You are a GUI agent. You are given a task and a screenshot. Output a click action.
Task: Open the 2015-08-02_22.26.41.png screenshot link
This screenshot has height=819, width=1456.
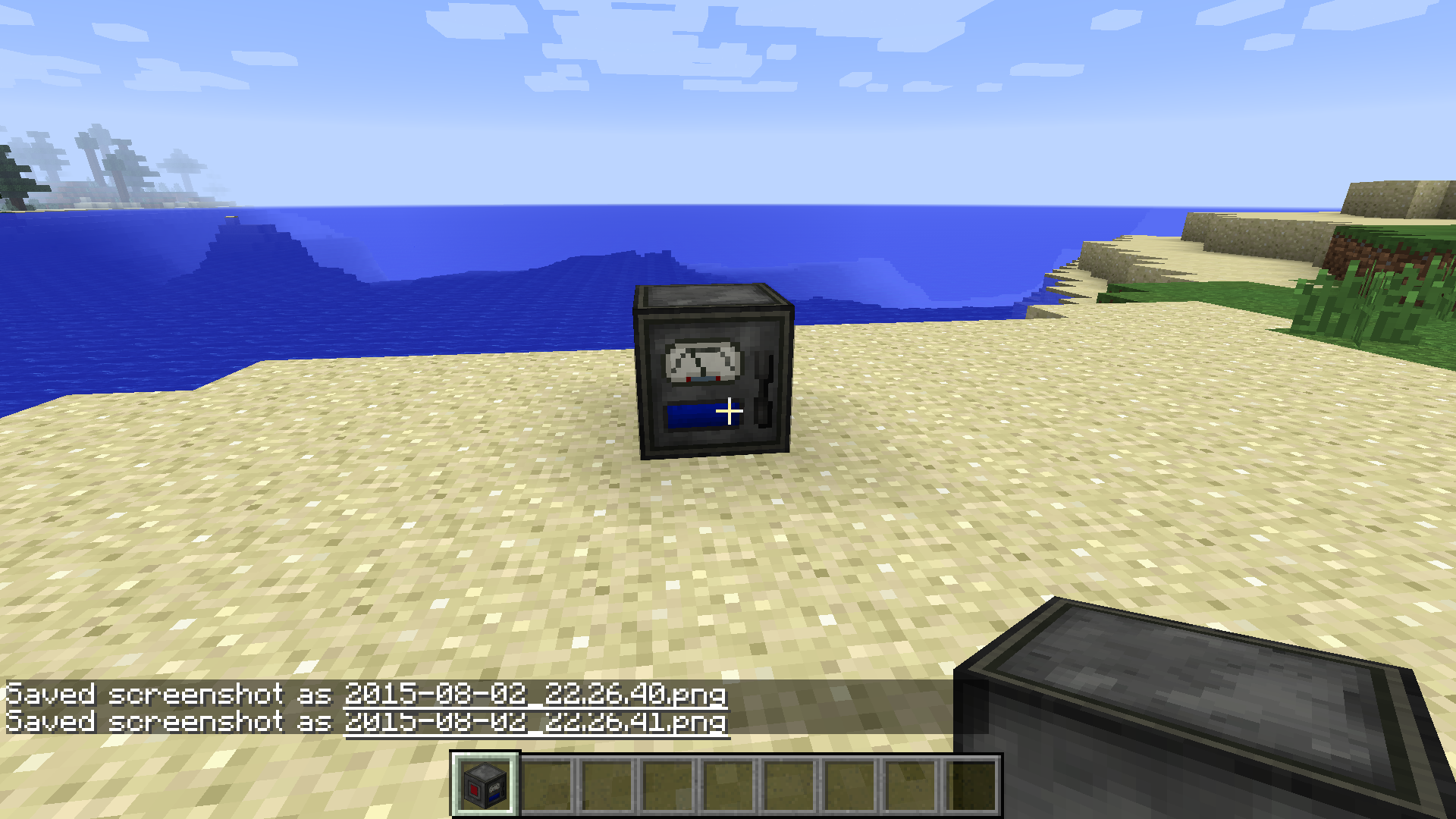point(535,723)
